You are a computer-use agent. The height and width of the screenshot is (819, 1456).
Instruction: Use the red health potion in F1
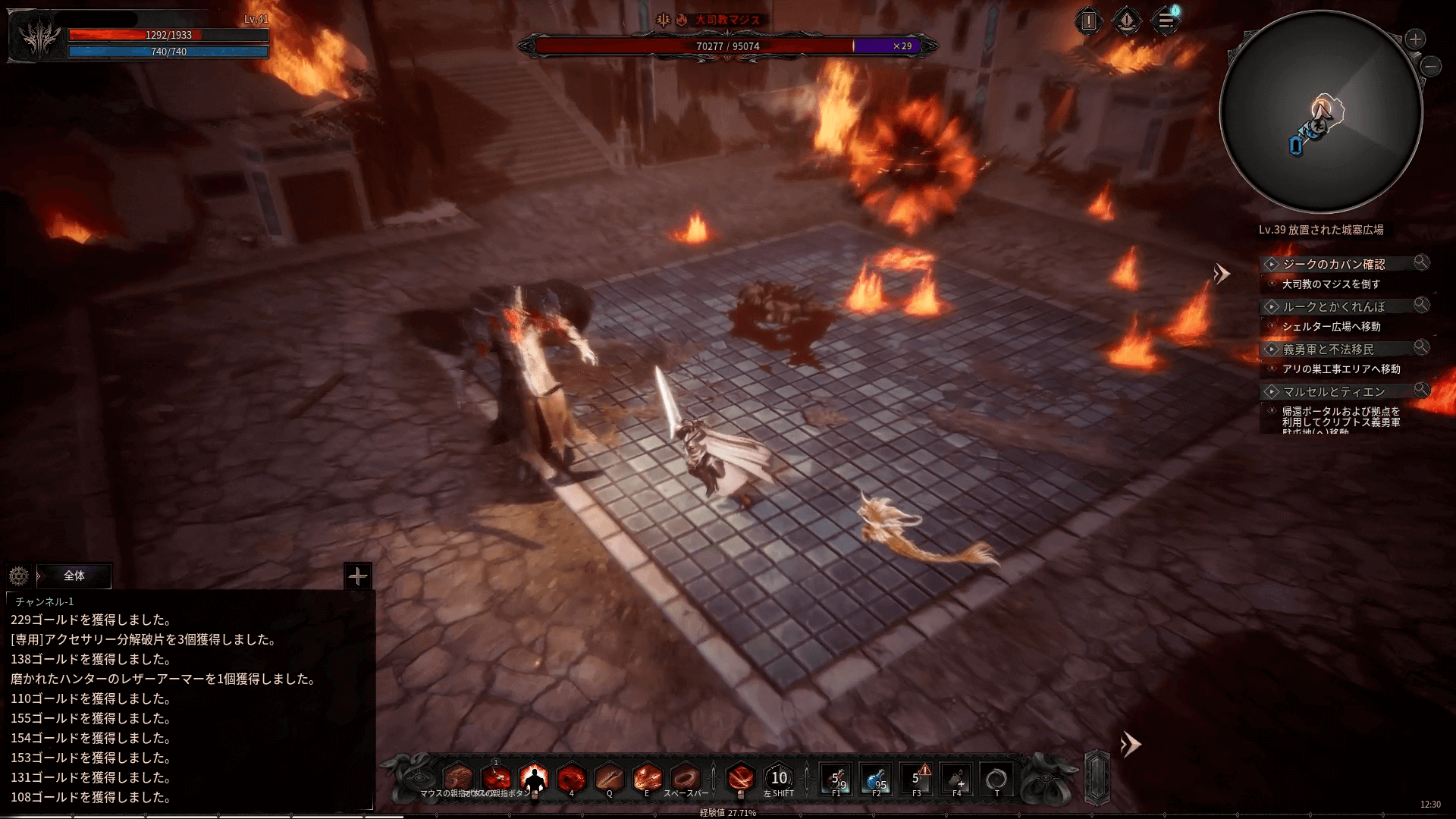[x=837, y=779]
